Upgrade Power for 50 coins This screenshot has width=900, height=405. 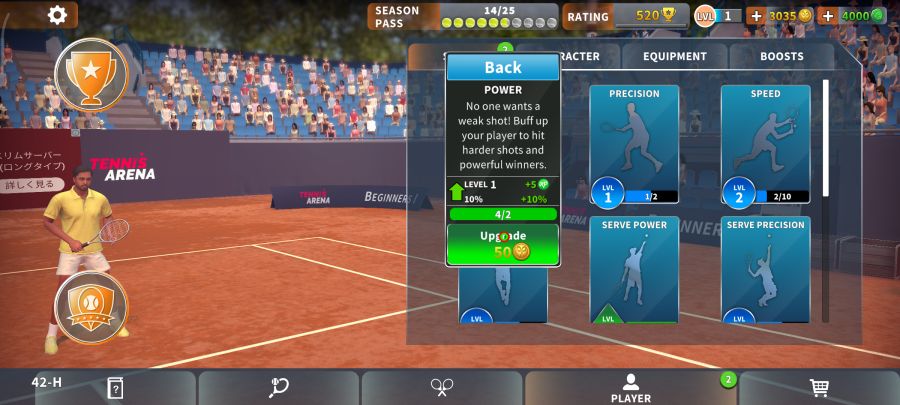click(x=502, y=244)
